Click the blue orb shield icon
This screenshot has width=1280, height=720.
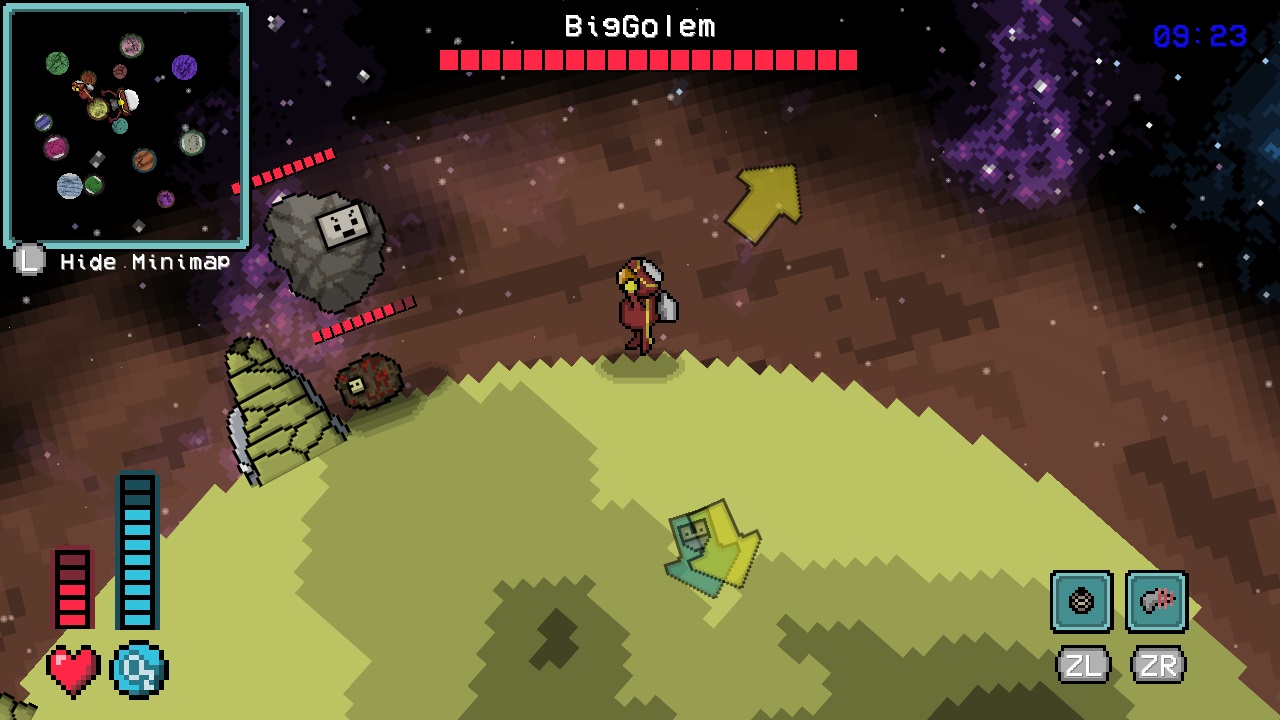pyautogui.click(x=138, y=668)
